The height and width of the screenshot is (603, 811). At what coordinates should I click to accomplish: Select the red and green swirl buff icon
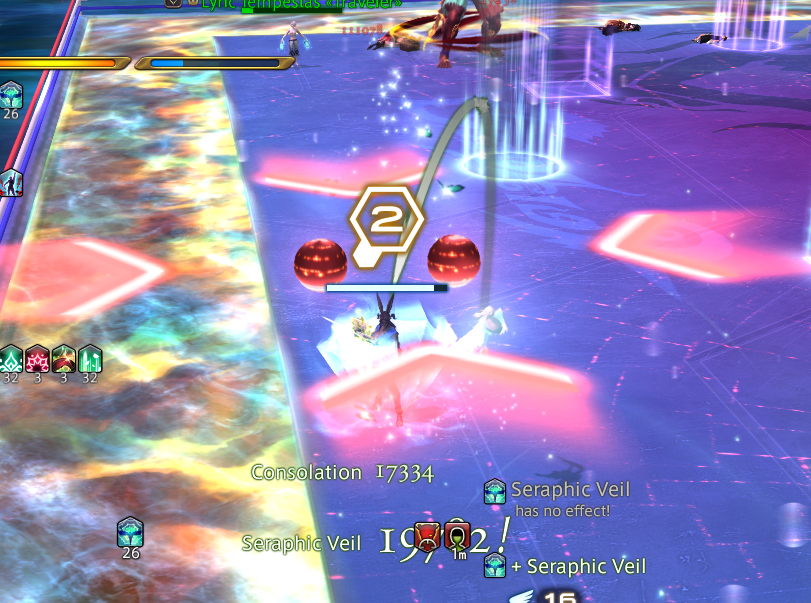pos(63,359)
